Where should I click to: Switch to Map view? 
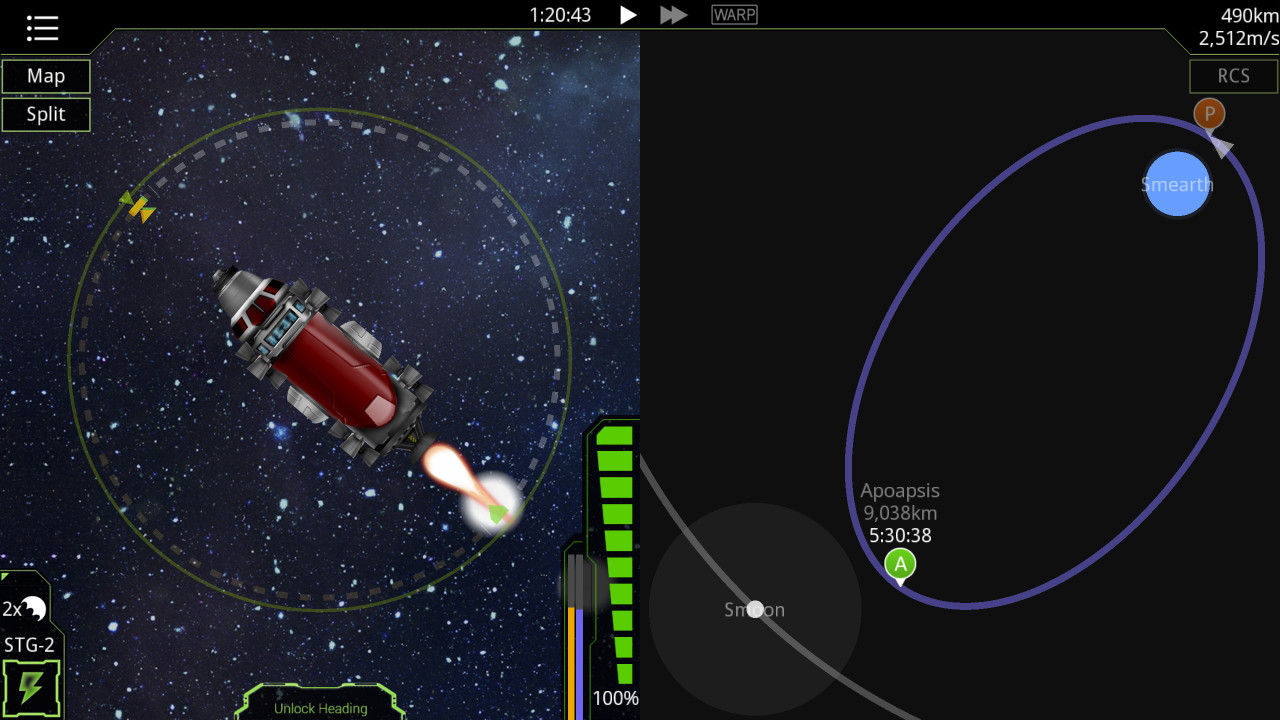tap(46, 76)
